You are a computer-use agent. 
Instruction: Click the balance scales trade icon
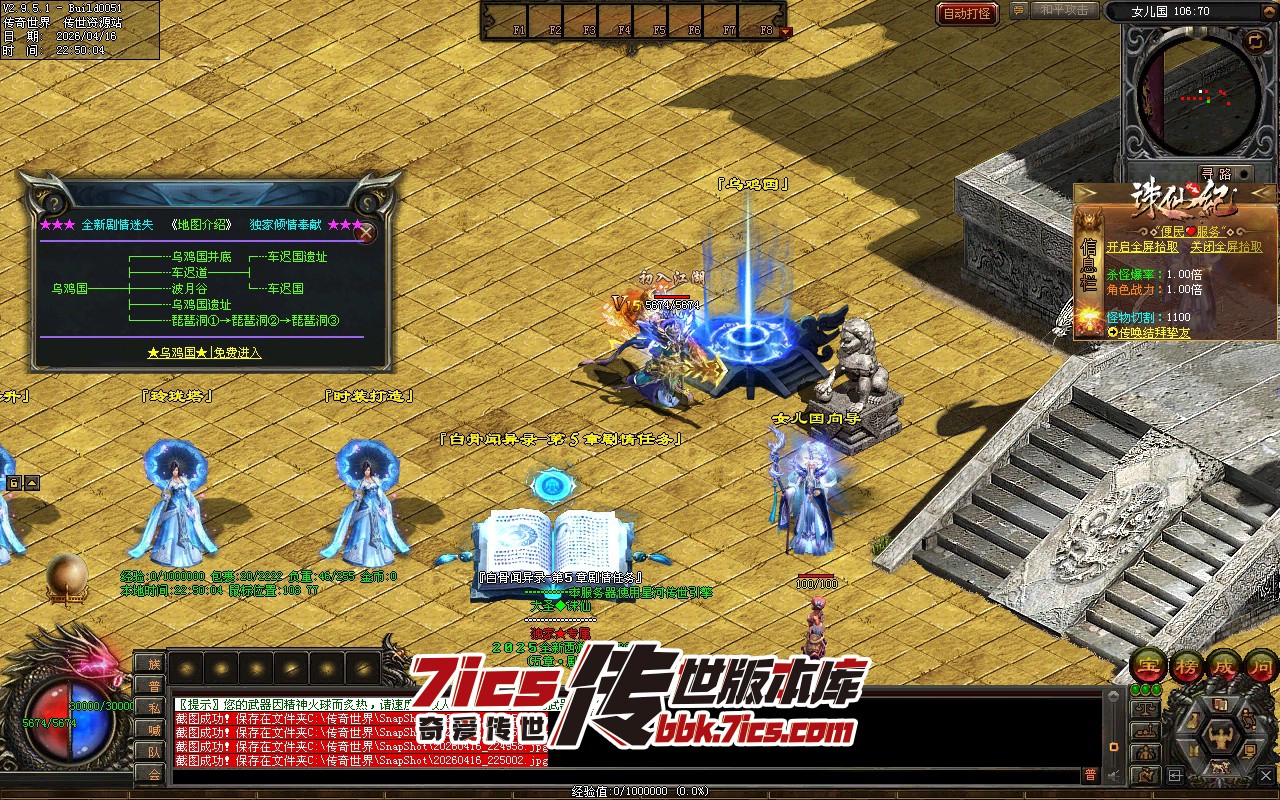(x=1146, y=709)
